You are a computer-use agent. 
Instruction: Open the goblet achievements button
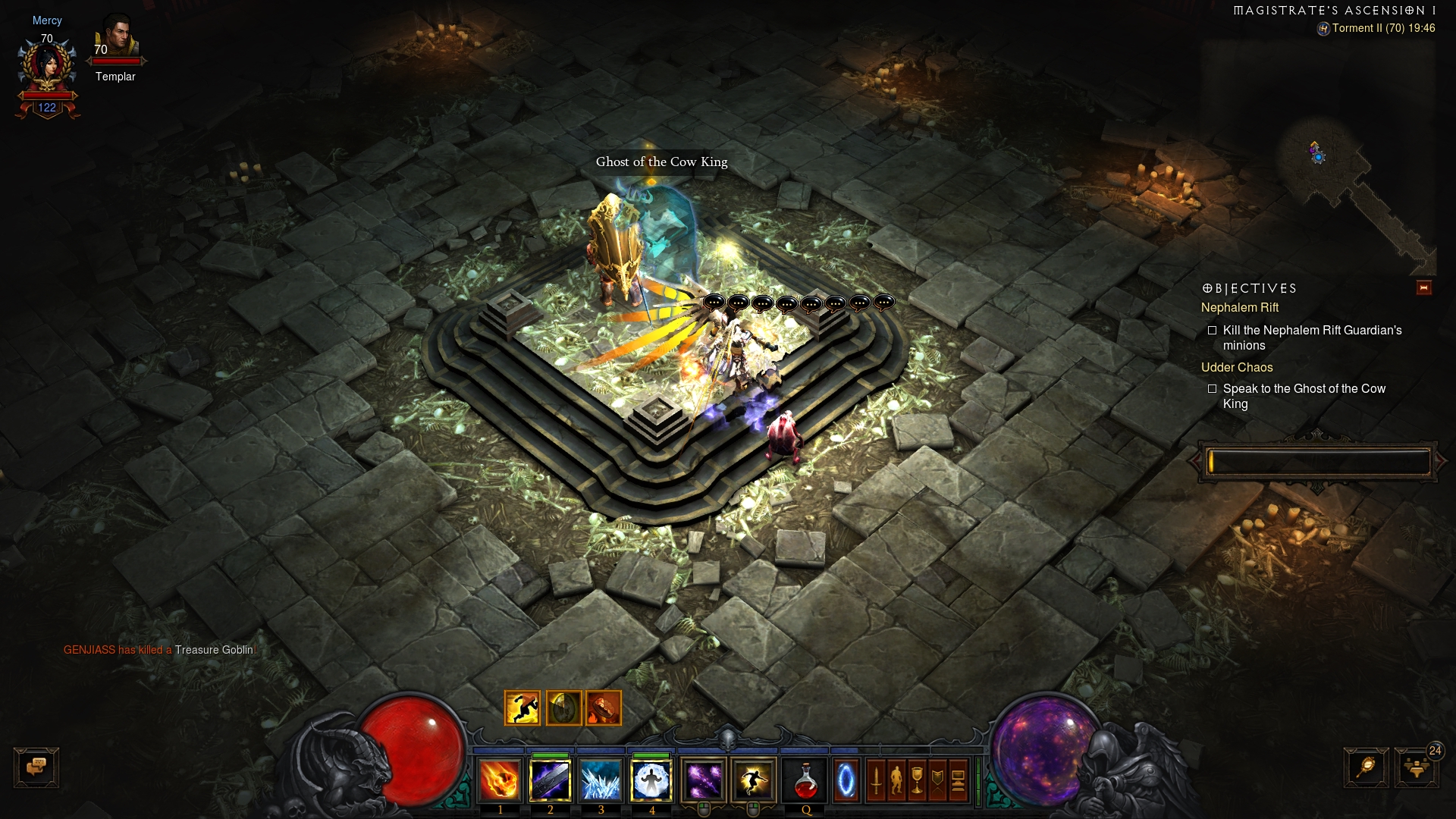pyautogui.click(x=918, y=780)
